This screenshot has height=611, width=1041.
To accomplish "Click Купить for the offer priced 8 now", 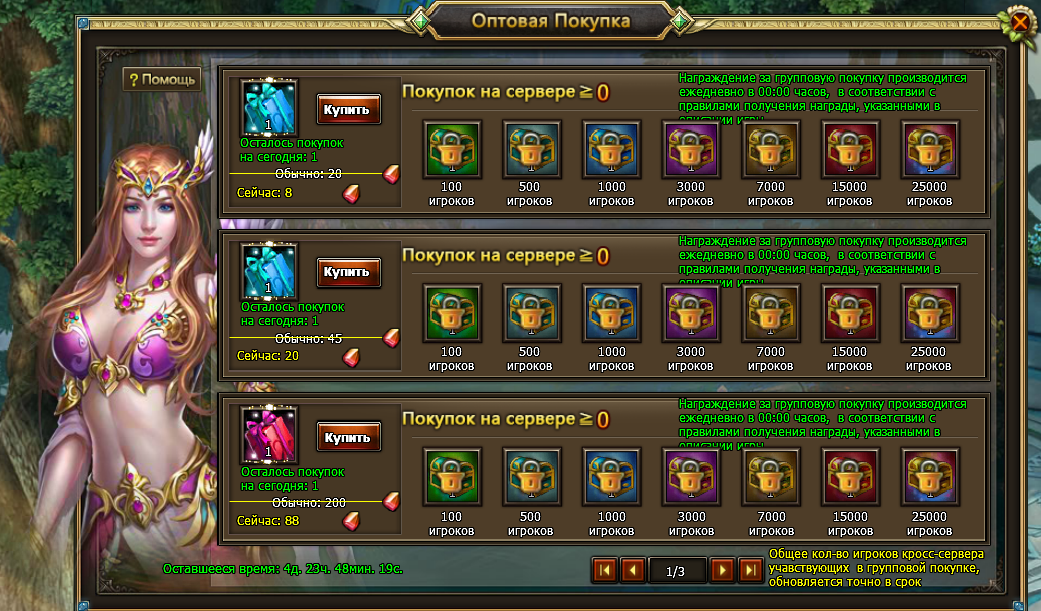I will click(x=349, y=109).
